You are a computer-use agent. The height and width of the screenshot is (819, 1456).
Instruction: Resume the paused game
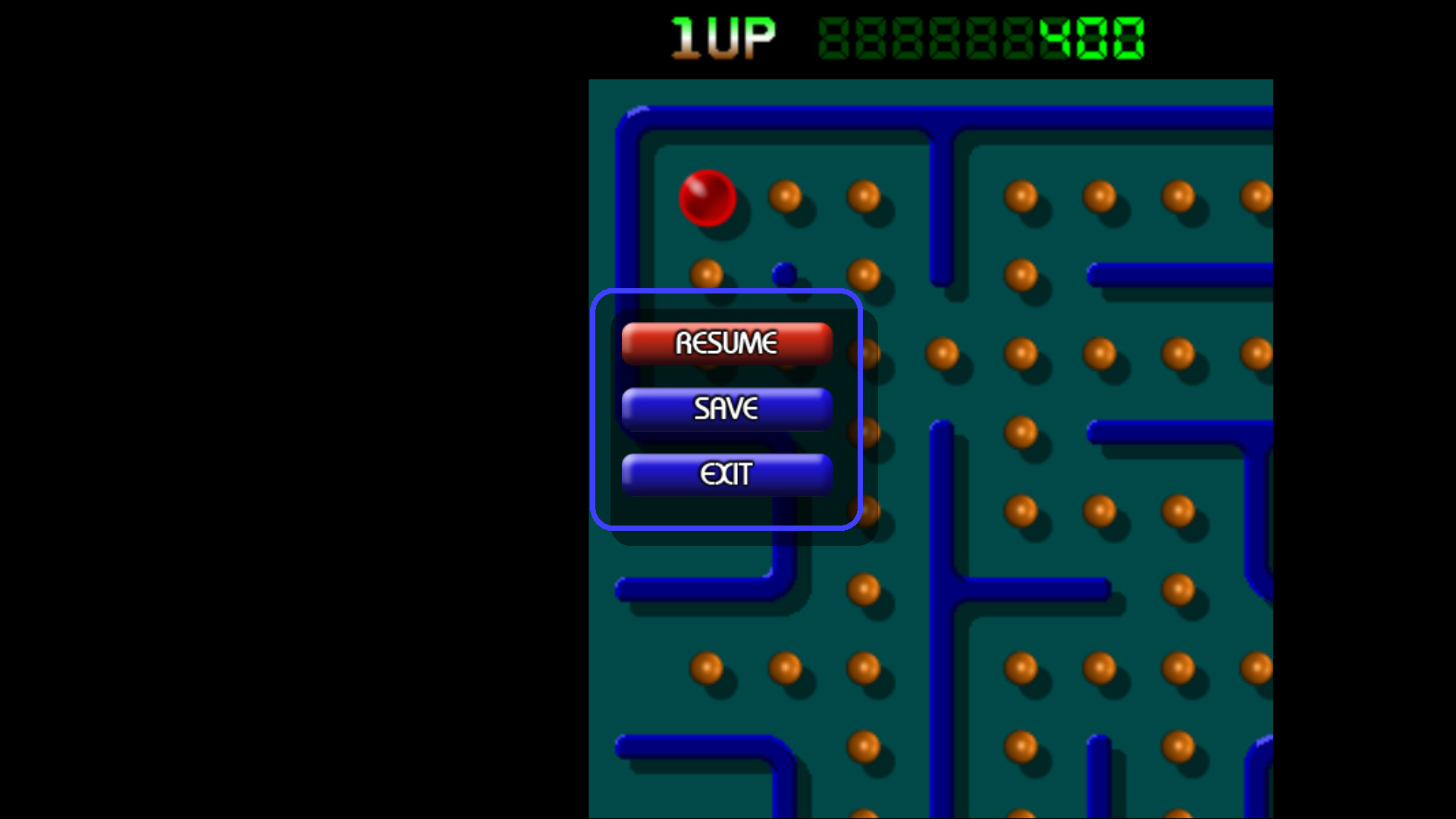(x=726, y=343)
